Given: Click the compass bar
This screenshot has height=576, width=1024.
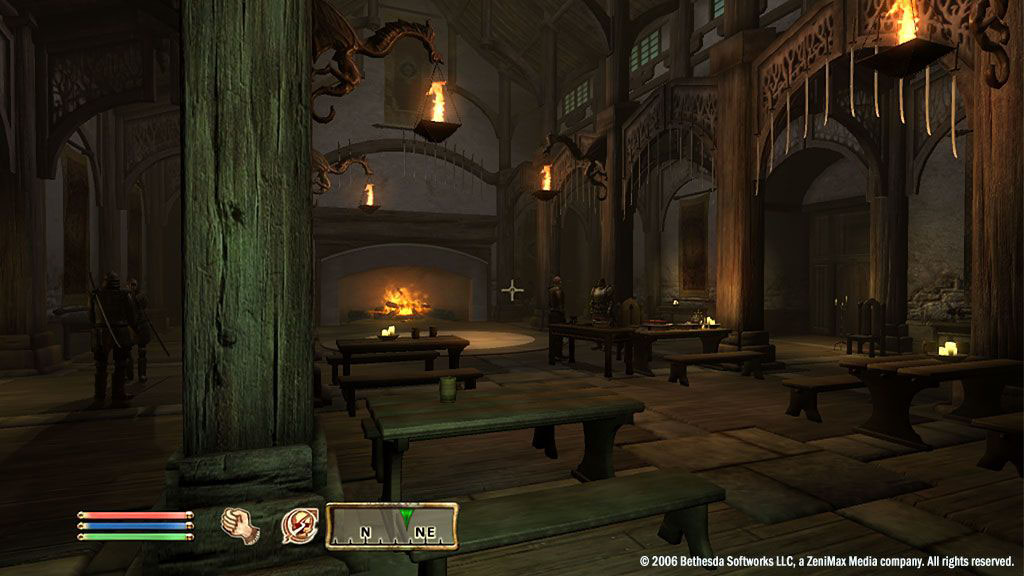Looking at the screenshot, I should (392, 527).
